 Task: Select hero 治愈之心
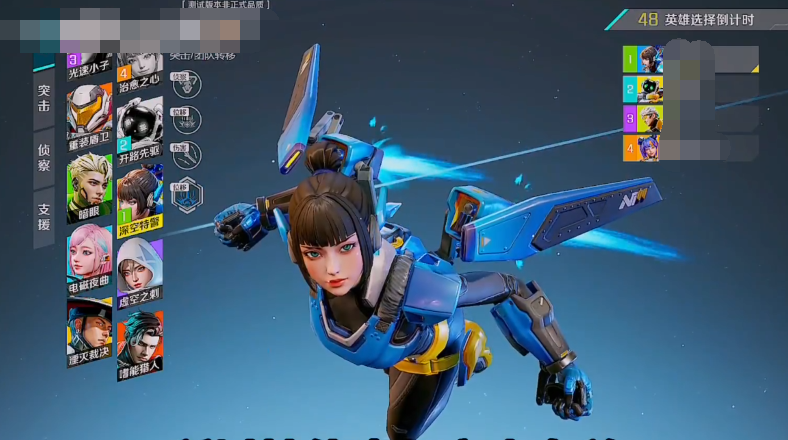click(x=139, y=62)
